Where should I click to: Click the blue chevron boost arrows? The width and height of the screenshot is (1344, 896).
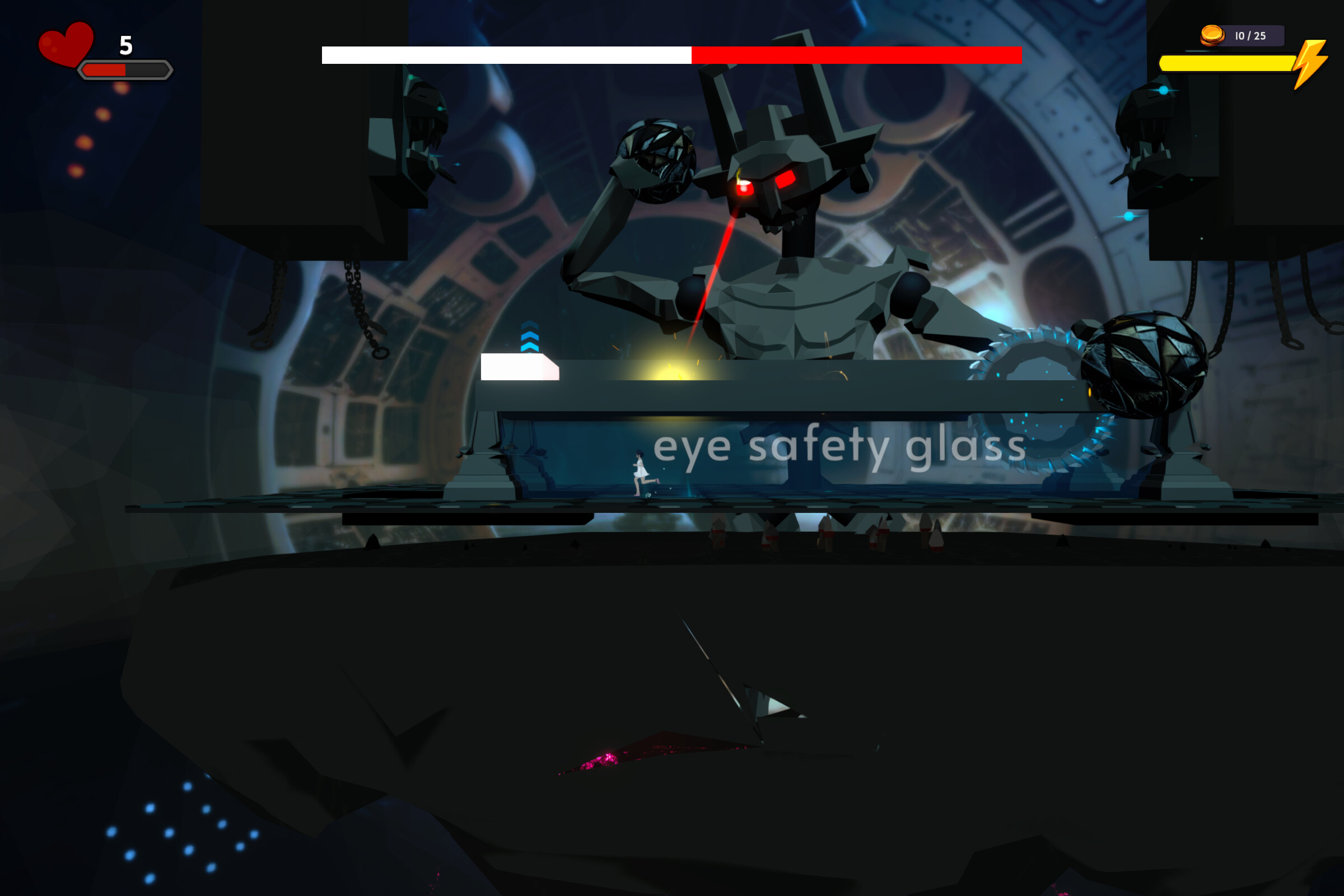(x=531, y=337)
